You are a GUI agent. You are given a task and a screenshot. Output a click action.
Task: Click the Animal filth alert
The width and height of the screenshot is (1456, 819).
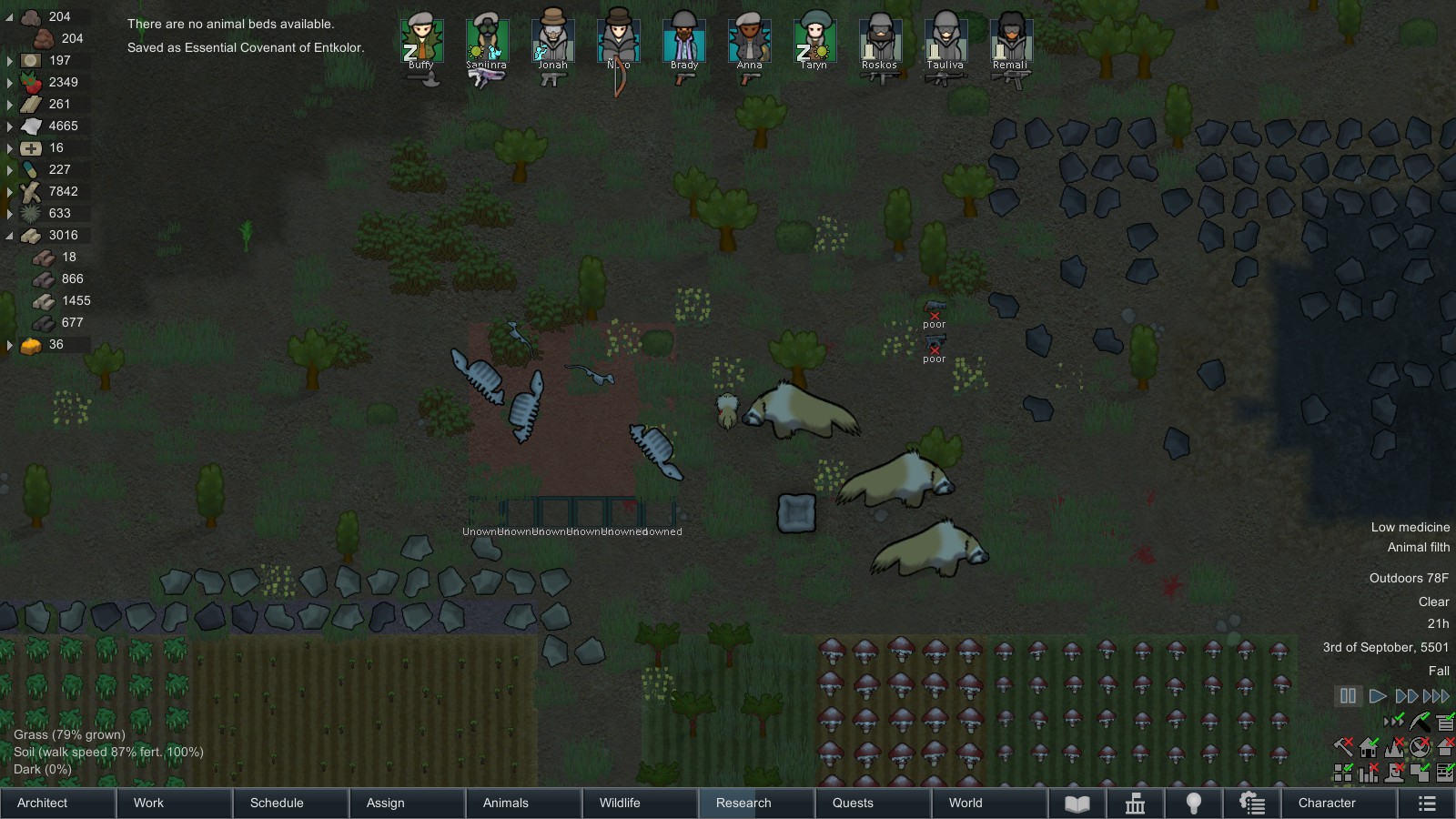pyautogui.click(x=1417, y=547)
